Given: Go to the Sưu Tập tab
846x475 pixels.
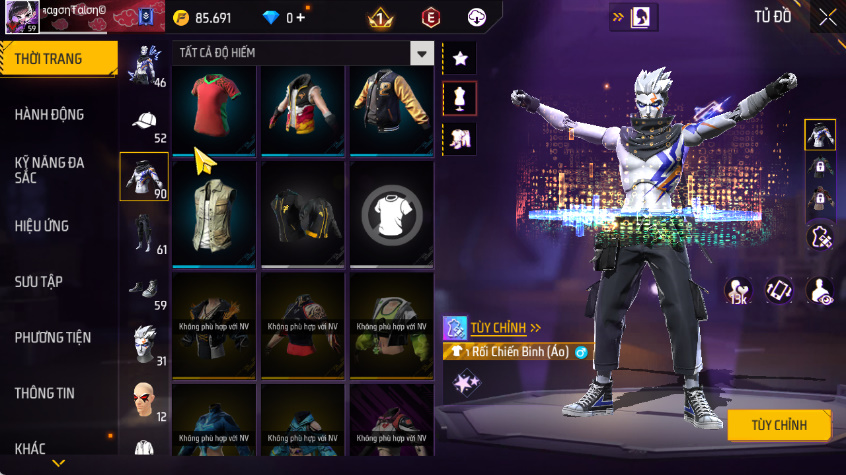Looking at the screenshot, I should click(39, 281).
